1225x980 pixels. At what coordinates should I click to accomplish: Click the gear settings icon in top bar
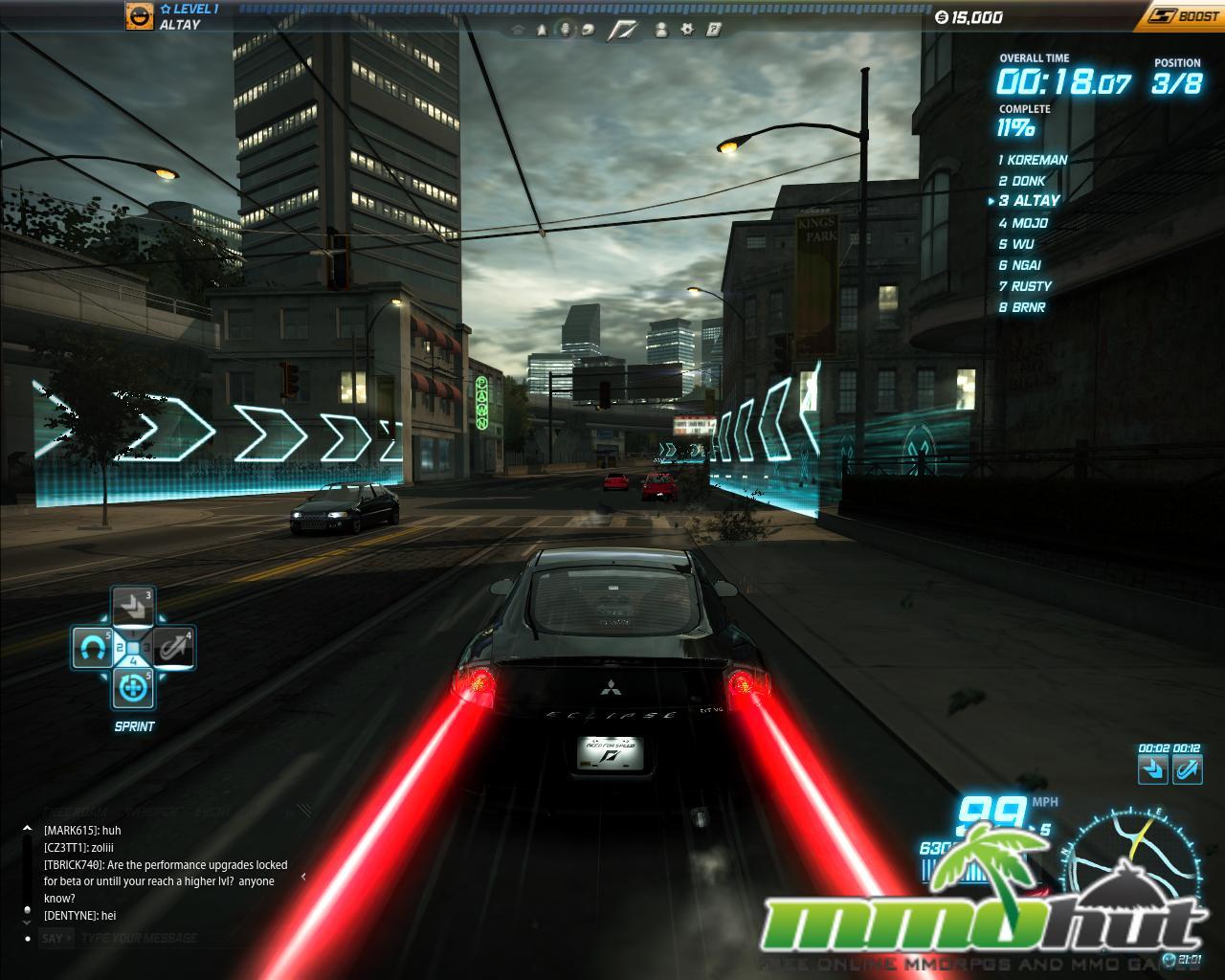(687, 30)
